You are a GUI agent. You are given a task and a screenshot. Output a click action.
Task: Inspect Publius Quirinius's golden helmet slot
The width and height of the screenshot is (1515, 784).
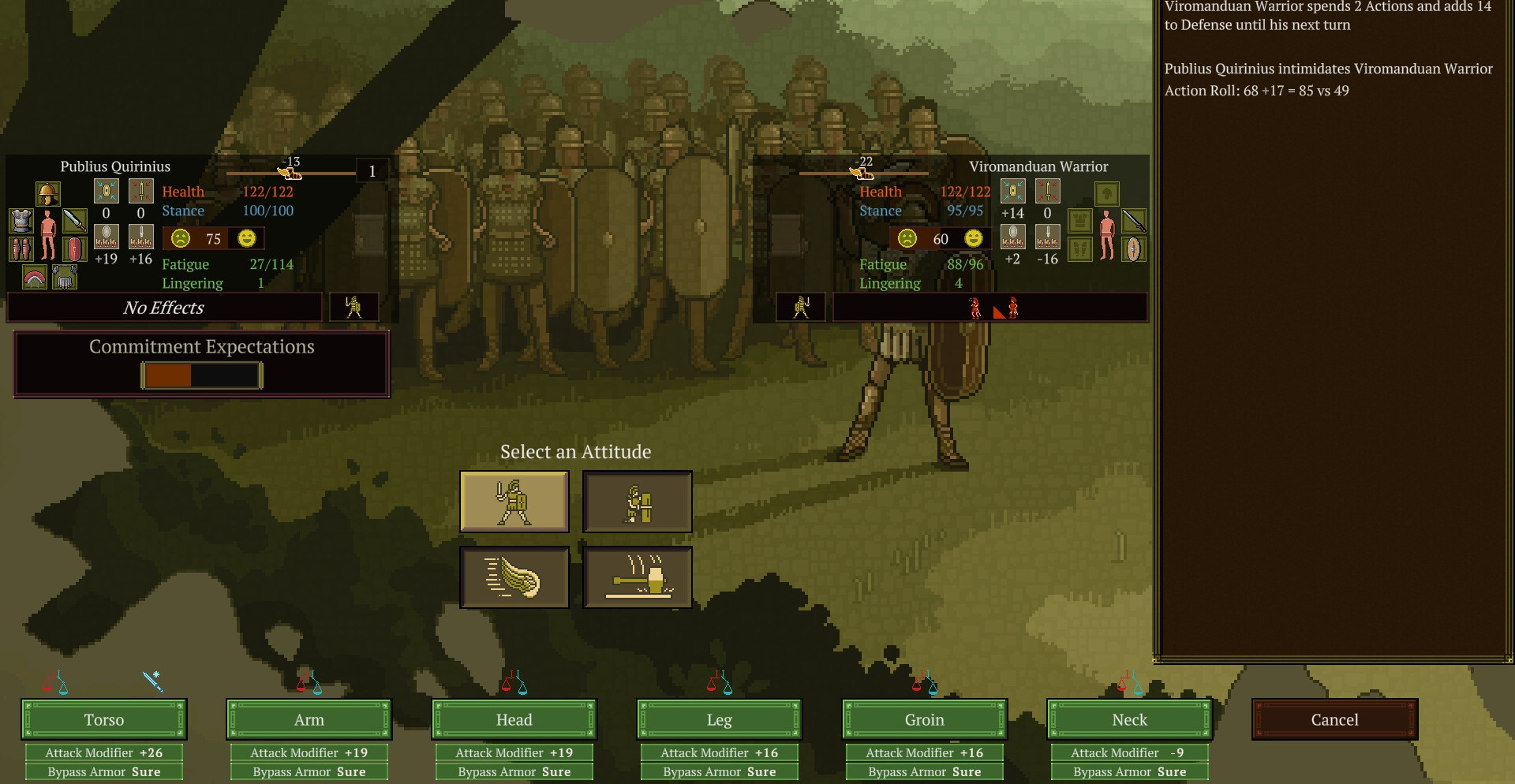47,193
